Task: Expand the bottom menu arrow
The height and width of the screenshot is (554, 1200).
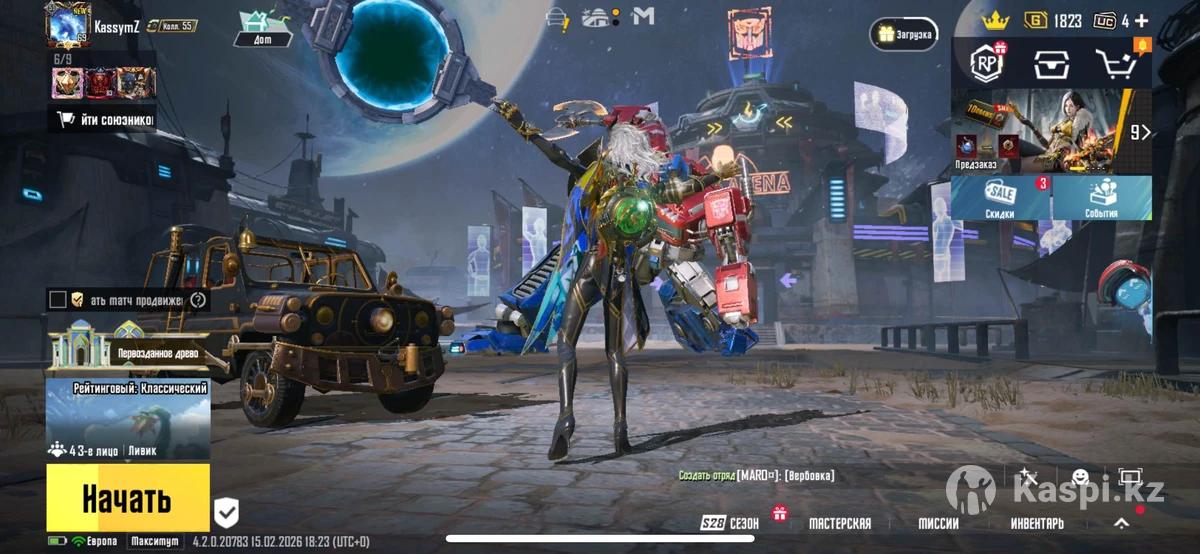Action: point(1122,523)
